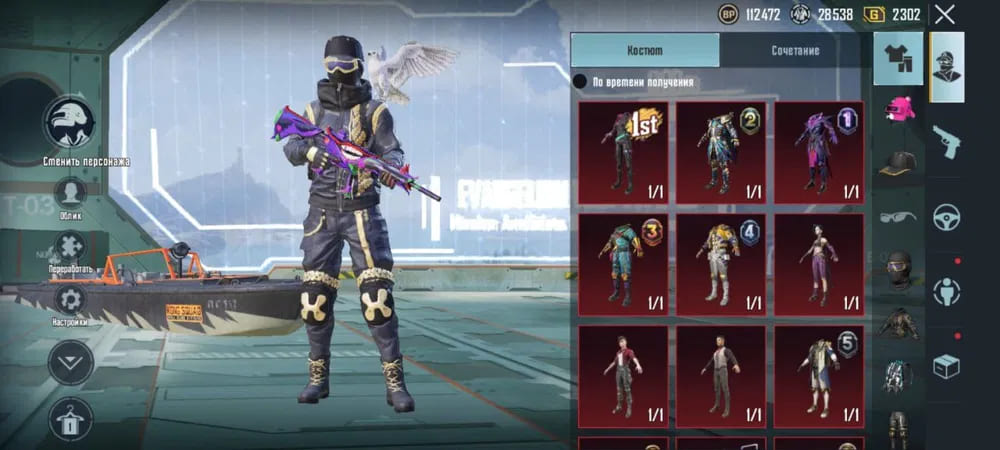1000x450 pixels.
Task: Click the down-arrow collapse button
Action: [70, 362]
